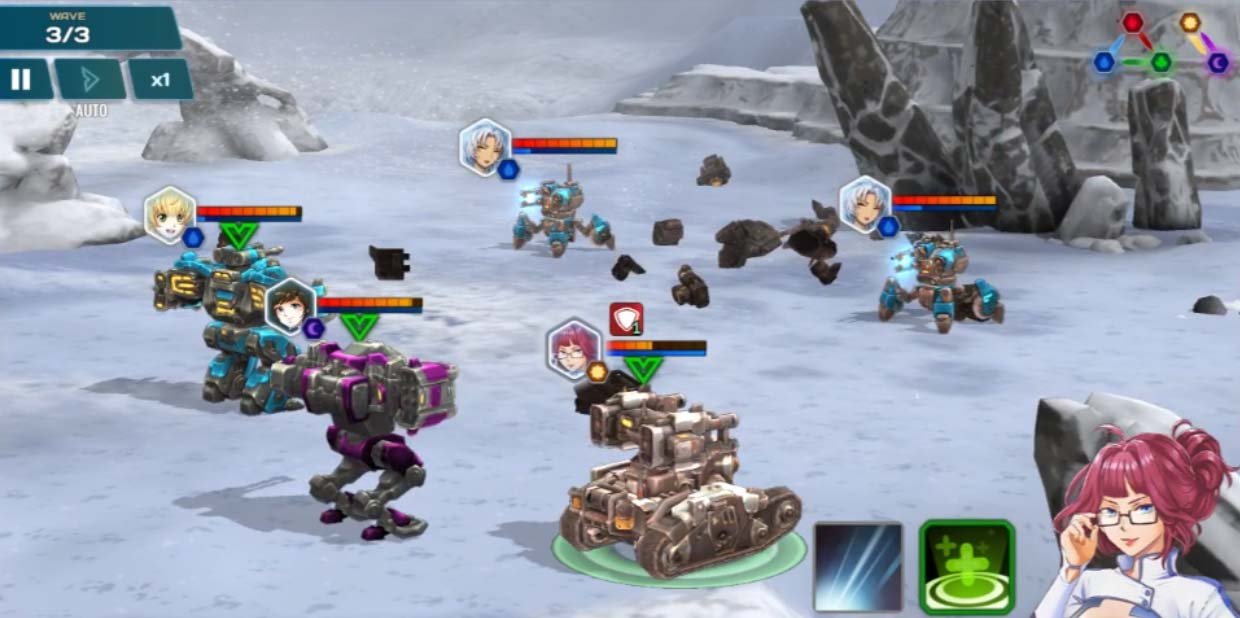The width and height of the screenshot is (1240, 618).
Task: Pause the battle
Action: click(22, 80)
